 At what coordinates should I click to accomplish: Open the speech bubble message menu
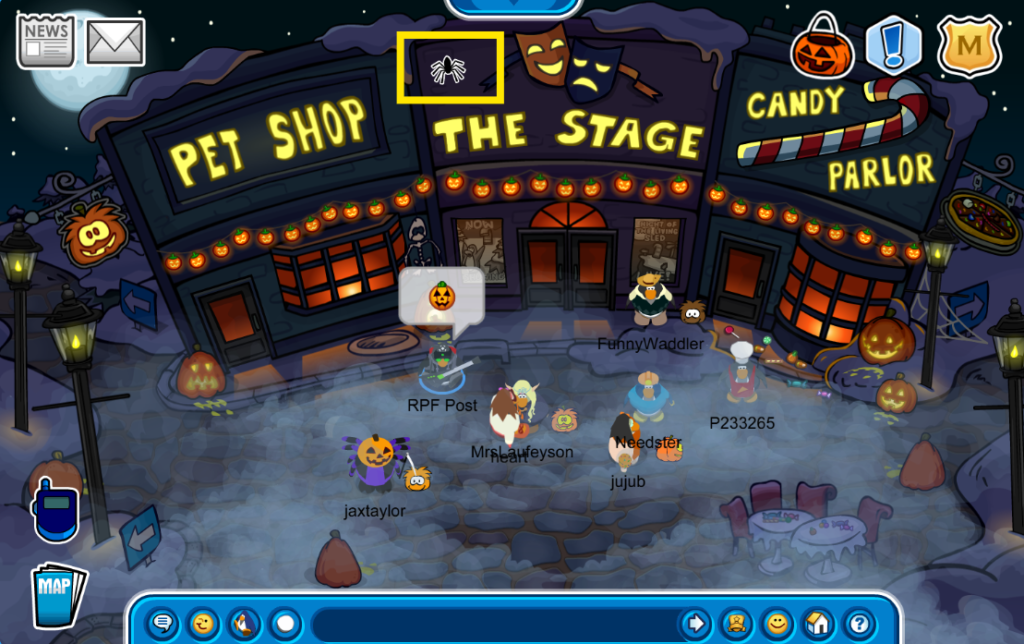pos(162,624)
